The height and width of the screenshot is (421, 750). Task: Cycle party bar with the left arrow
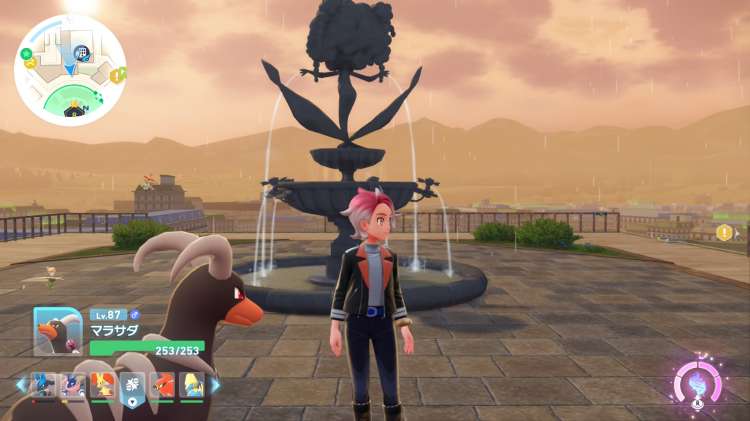(x=20, y=385)
